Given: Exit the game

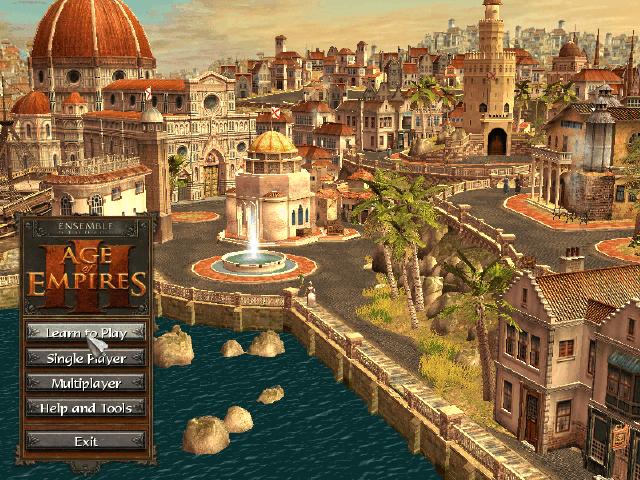Looking at the screenshot, I should point(85,440).
